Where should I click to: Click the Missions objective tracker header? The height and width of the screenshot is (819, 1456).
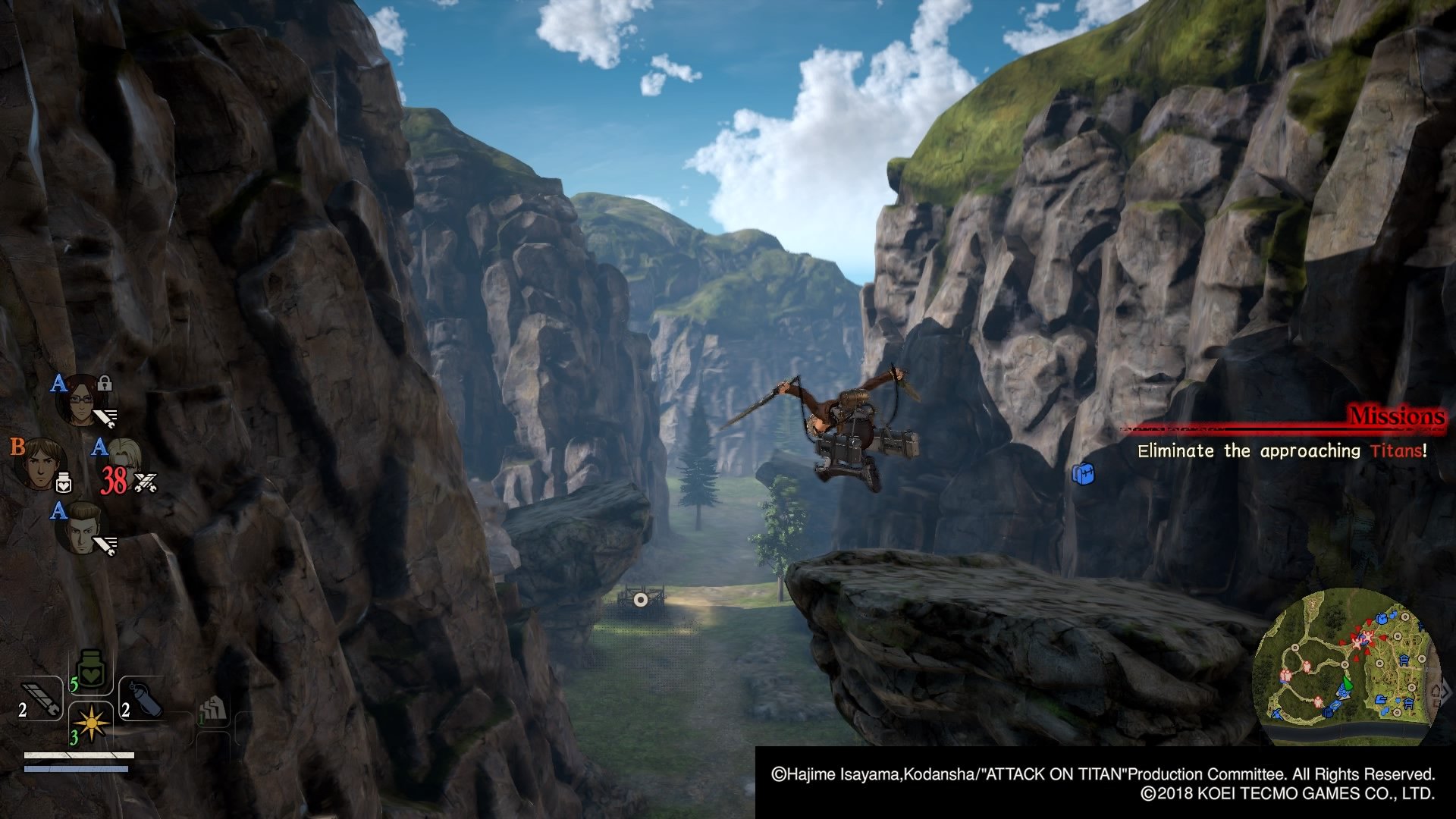(1395, 416)
